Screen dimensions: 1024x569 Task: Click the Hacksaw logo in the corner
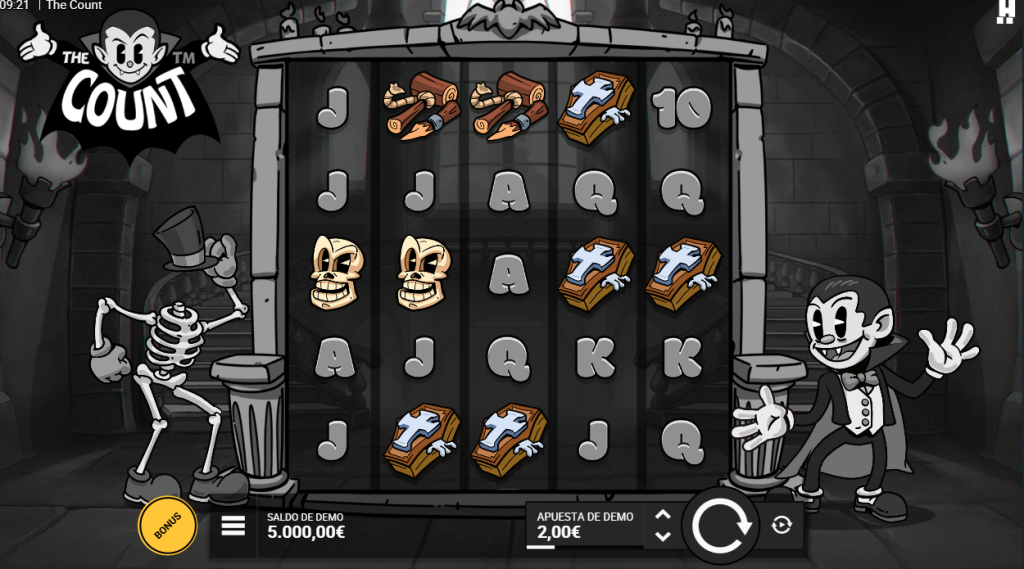pyautogui.click(x=1006, y=11)
